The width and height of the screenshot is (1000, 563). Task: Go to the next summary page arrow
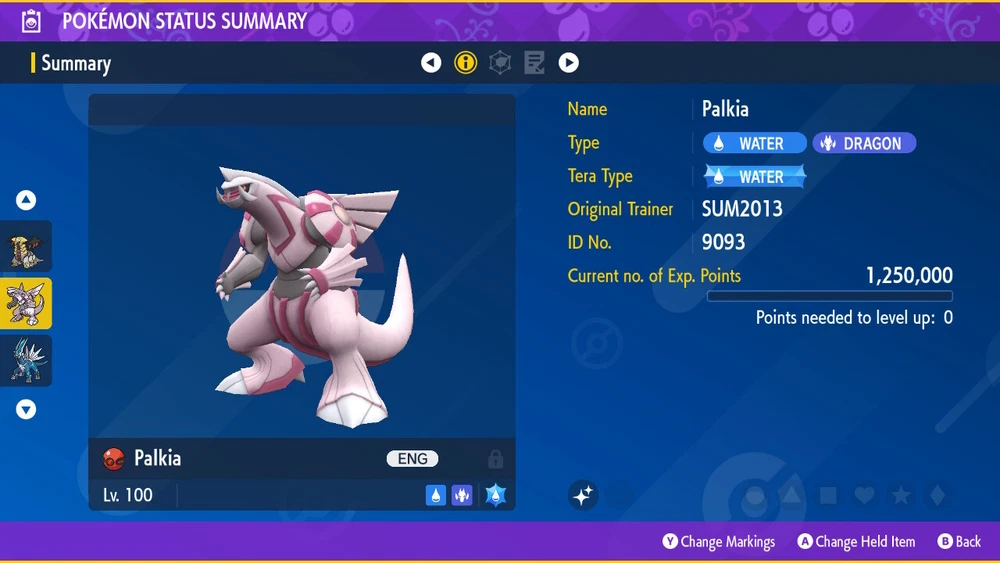click(x=568, y=63)
